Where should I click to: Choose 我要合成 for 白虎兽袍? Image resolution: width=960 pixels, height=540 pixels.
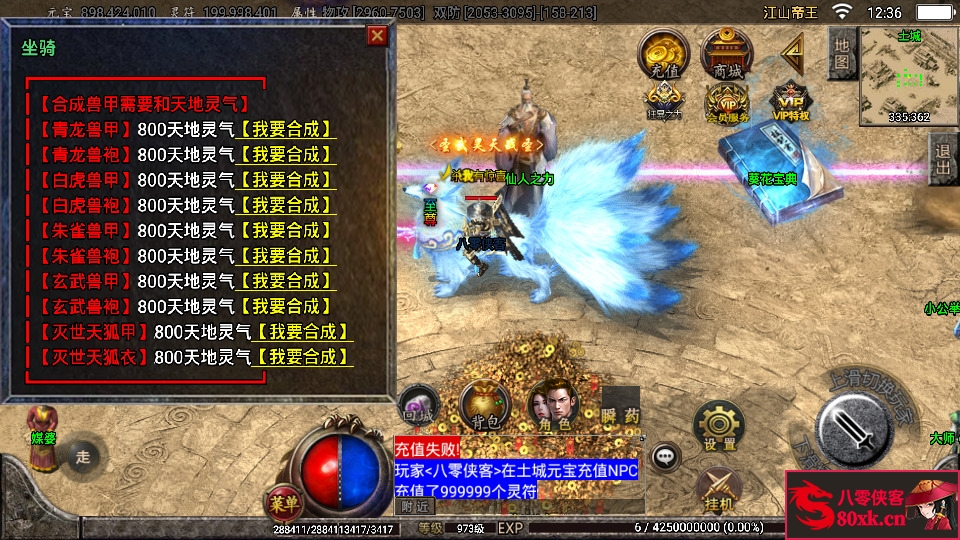click(x=285, y=205)
